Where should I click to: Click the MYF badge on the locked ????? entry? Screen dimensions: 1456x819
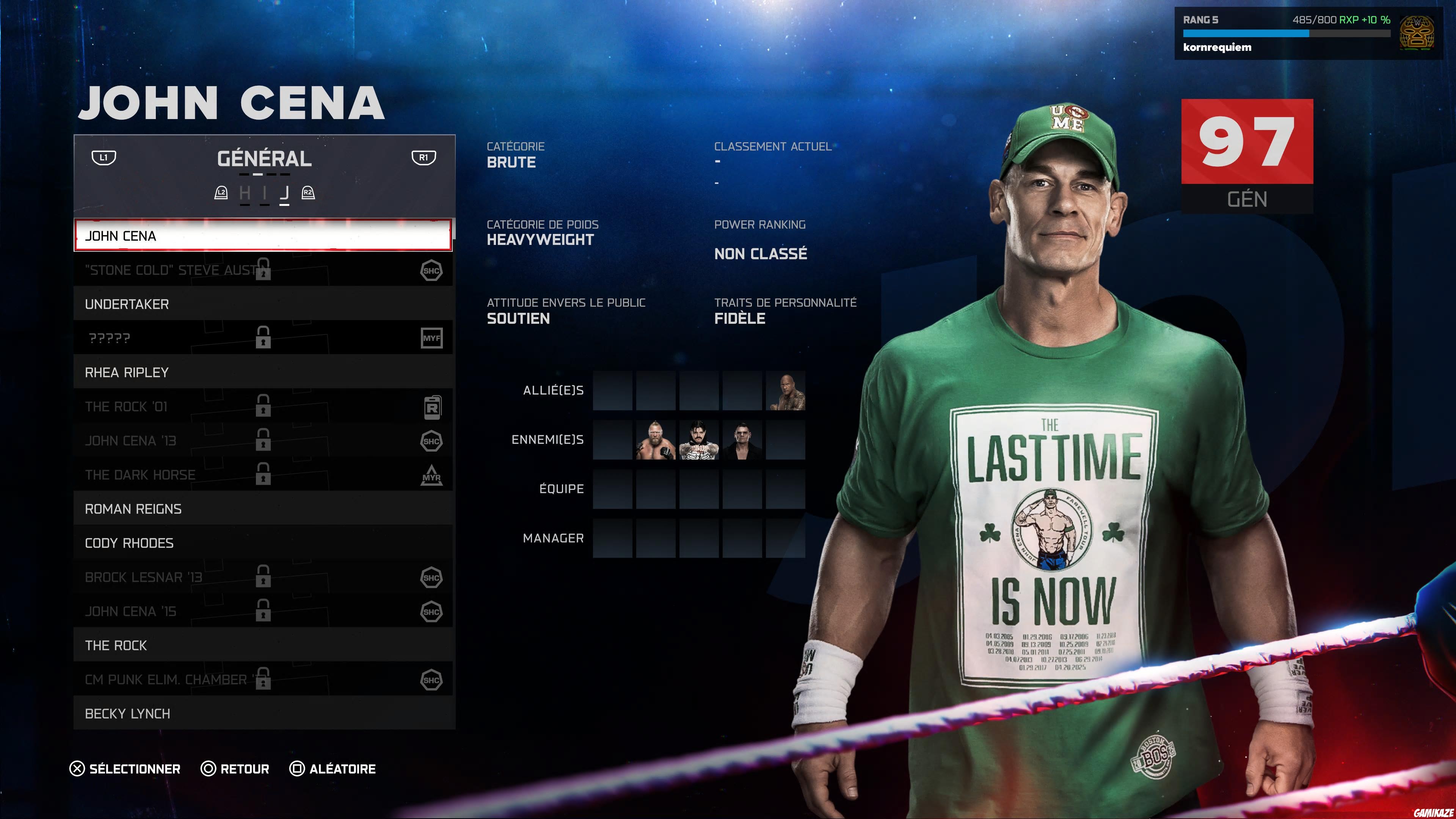(432, 337)
